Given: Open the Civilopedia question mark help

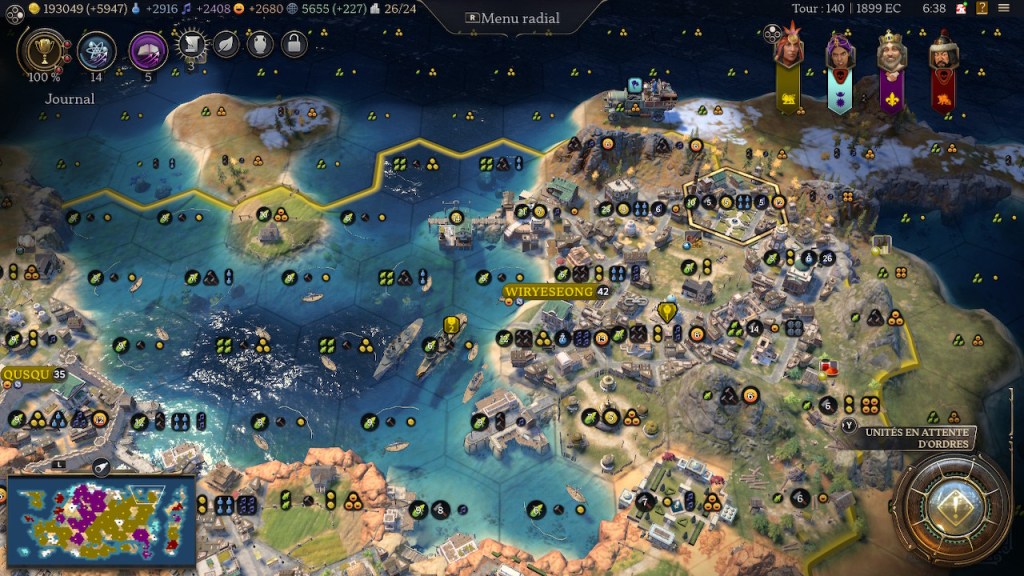Looking at the screenshot, I should 983,8.
